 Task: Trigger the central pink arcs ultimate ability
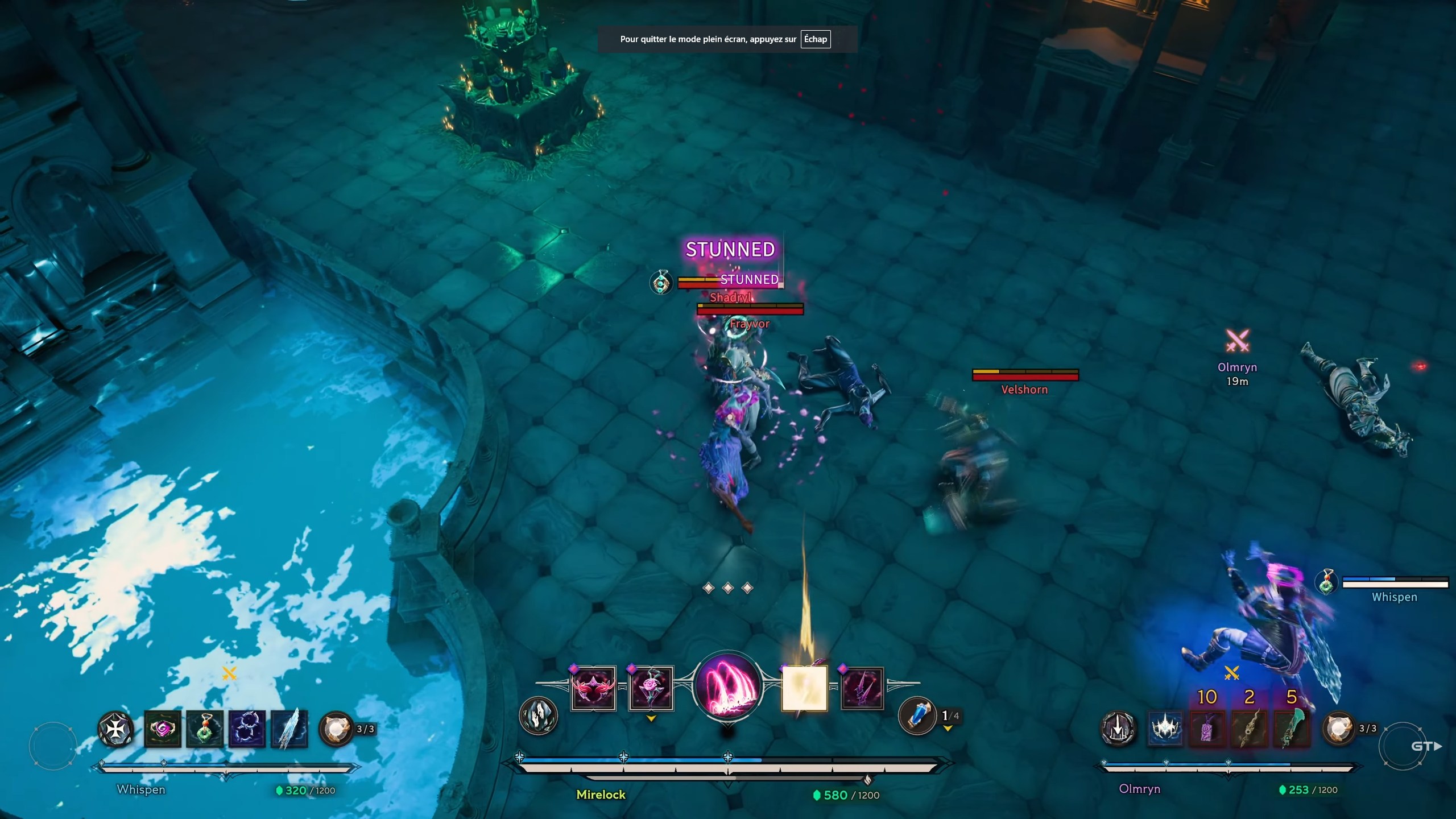(728, 686)
